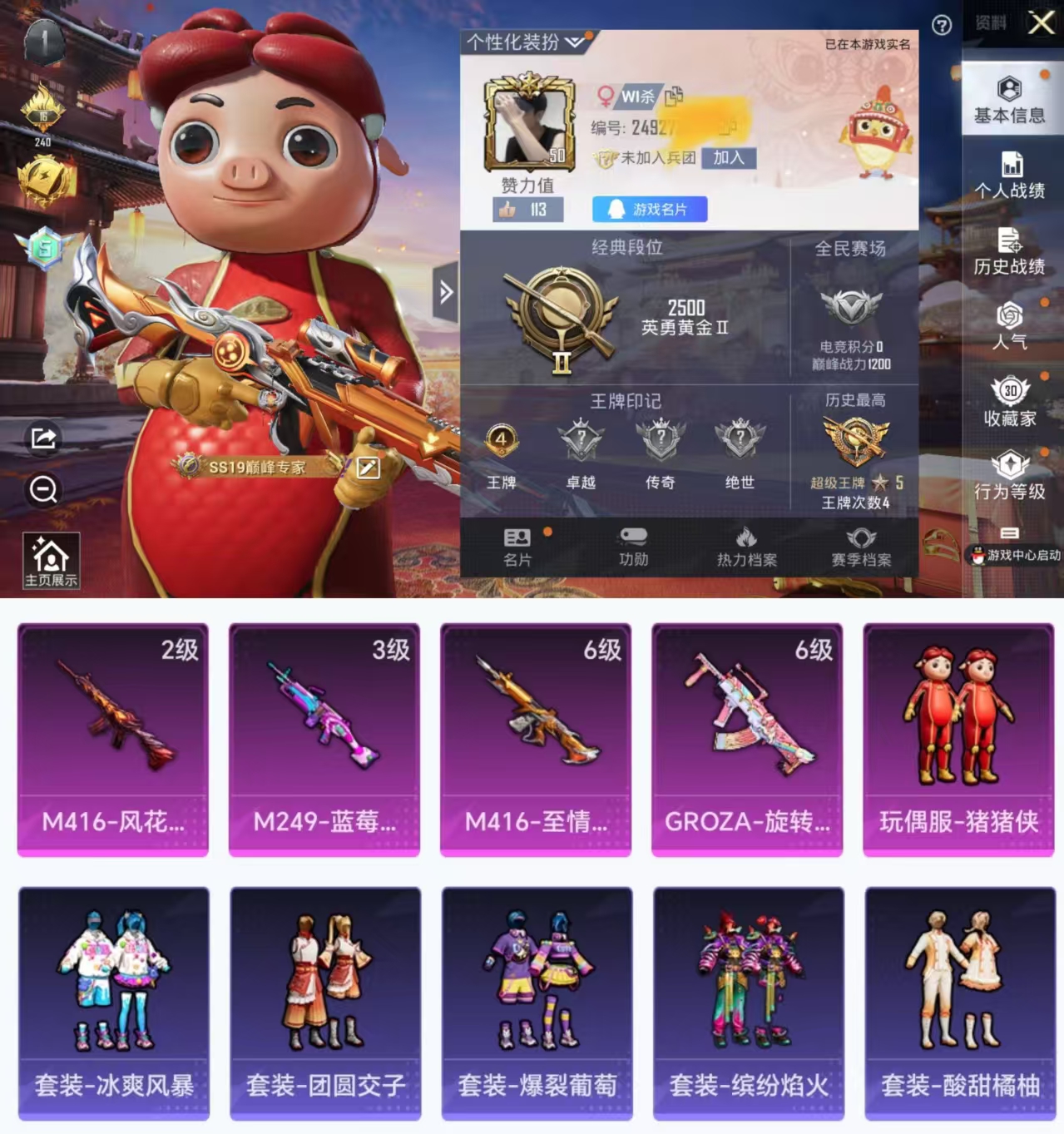Viewport: 1064px width, 1134px height.
Task: Show the 热力档案 tab
Action: coord(746,547)
